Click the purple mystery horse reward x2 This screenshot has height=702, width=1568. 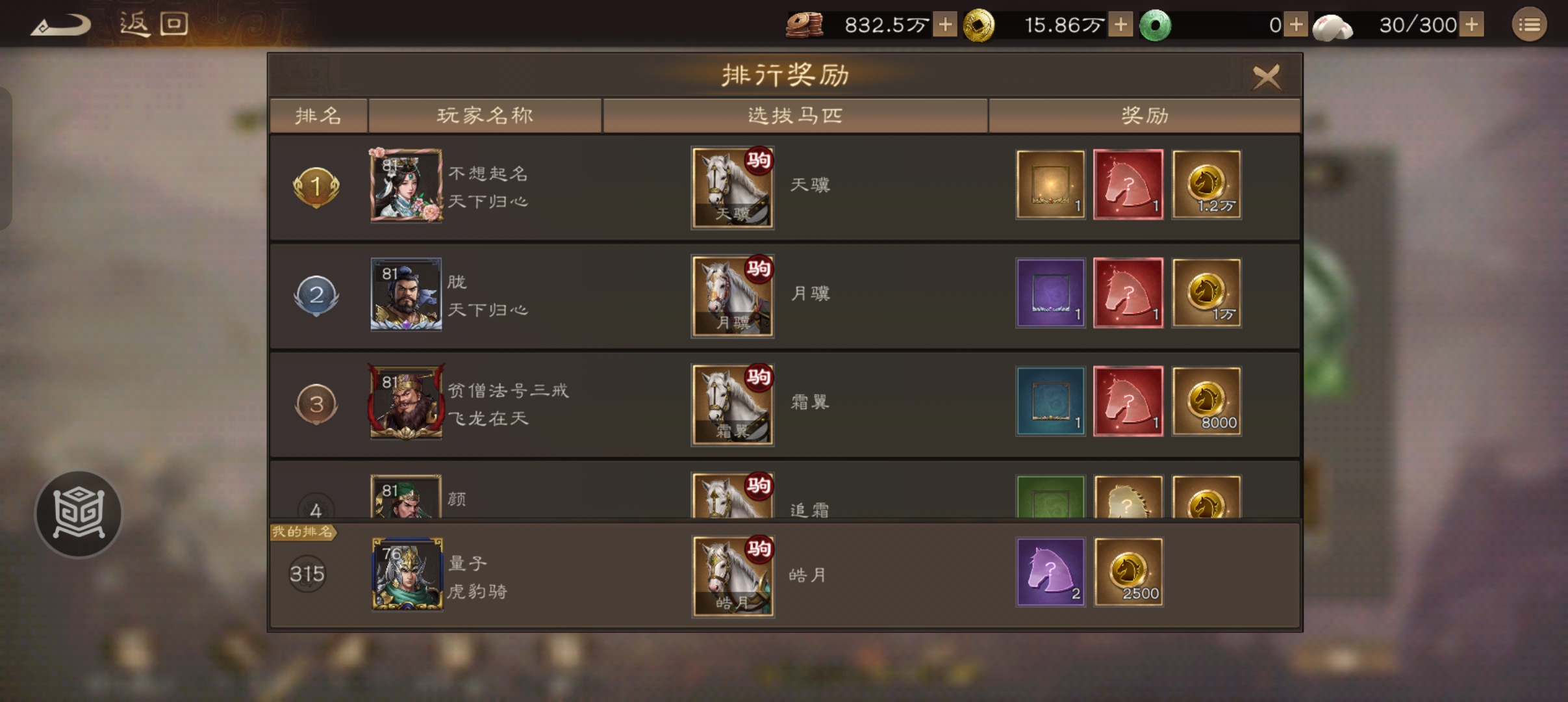1050,573
